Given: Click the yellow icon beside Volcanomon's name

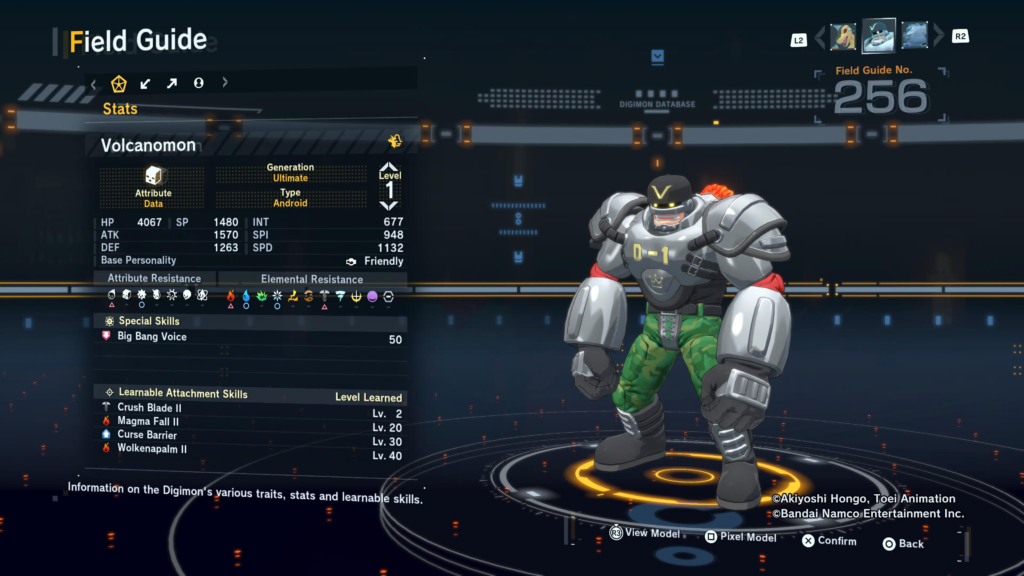Looking at the screenshot, I should pos(395,142).
